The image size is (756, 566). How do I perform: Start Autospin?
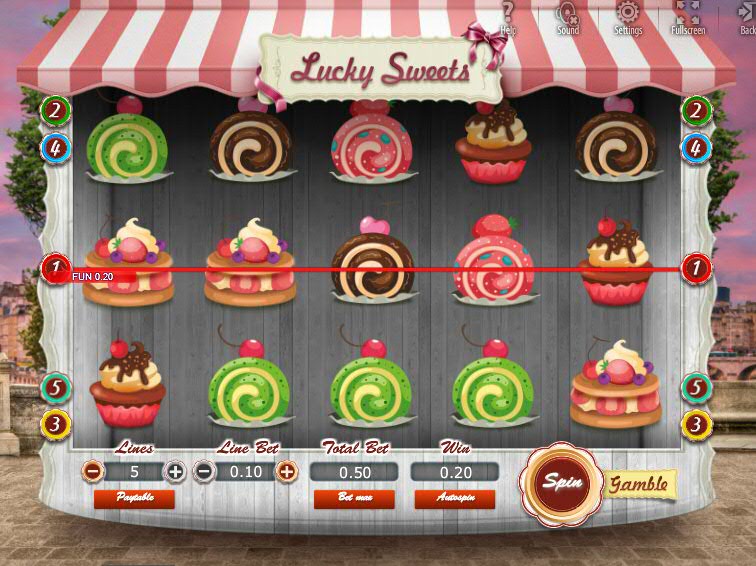point(454,498)
